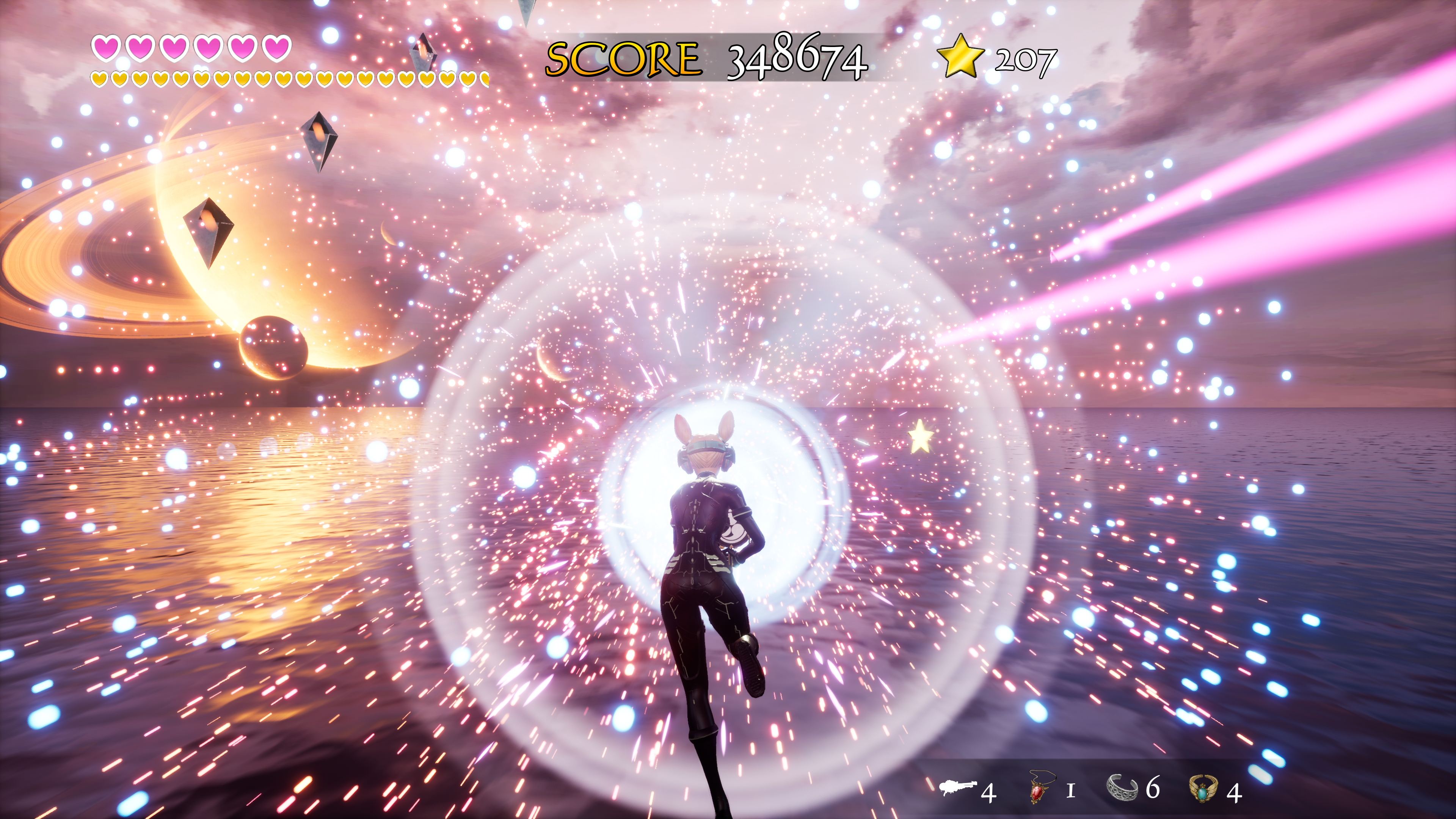The width and height of the screenshot is (1456, 819).
Task: Use the red gem pendant item
Action: (1038, 788)
